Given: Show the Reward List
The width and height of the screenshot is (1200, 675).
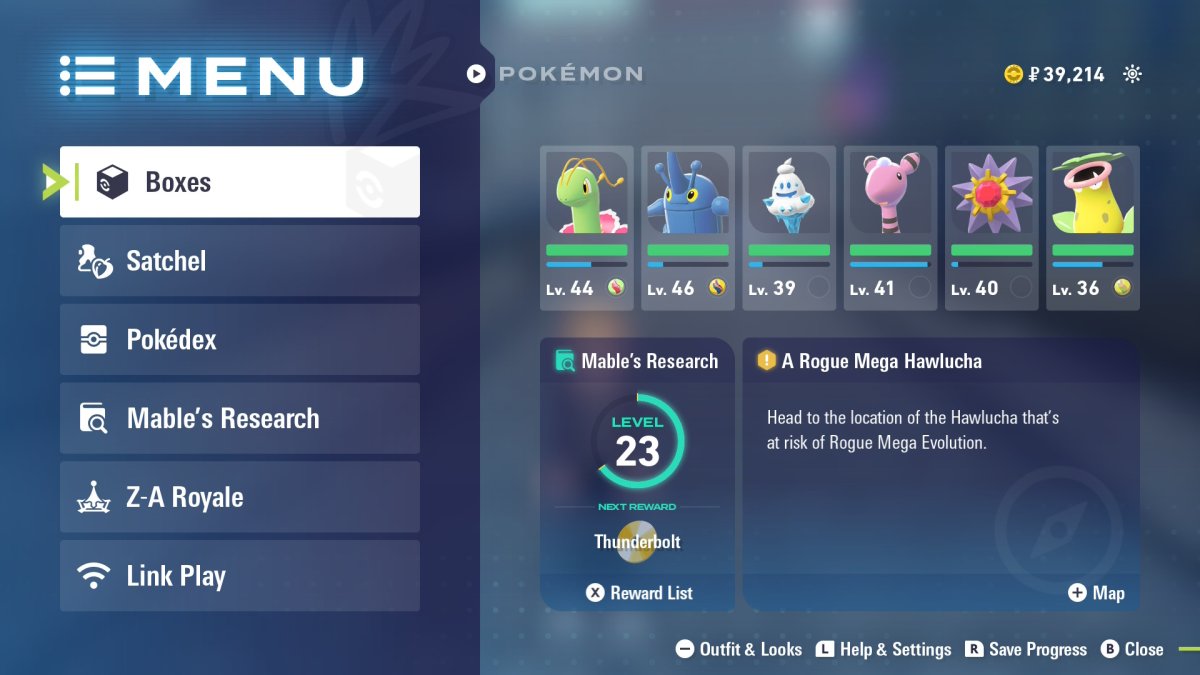Looking at the screenshot, I should coord(639,593).
